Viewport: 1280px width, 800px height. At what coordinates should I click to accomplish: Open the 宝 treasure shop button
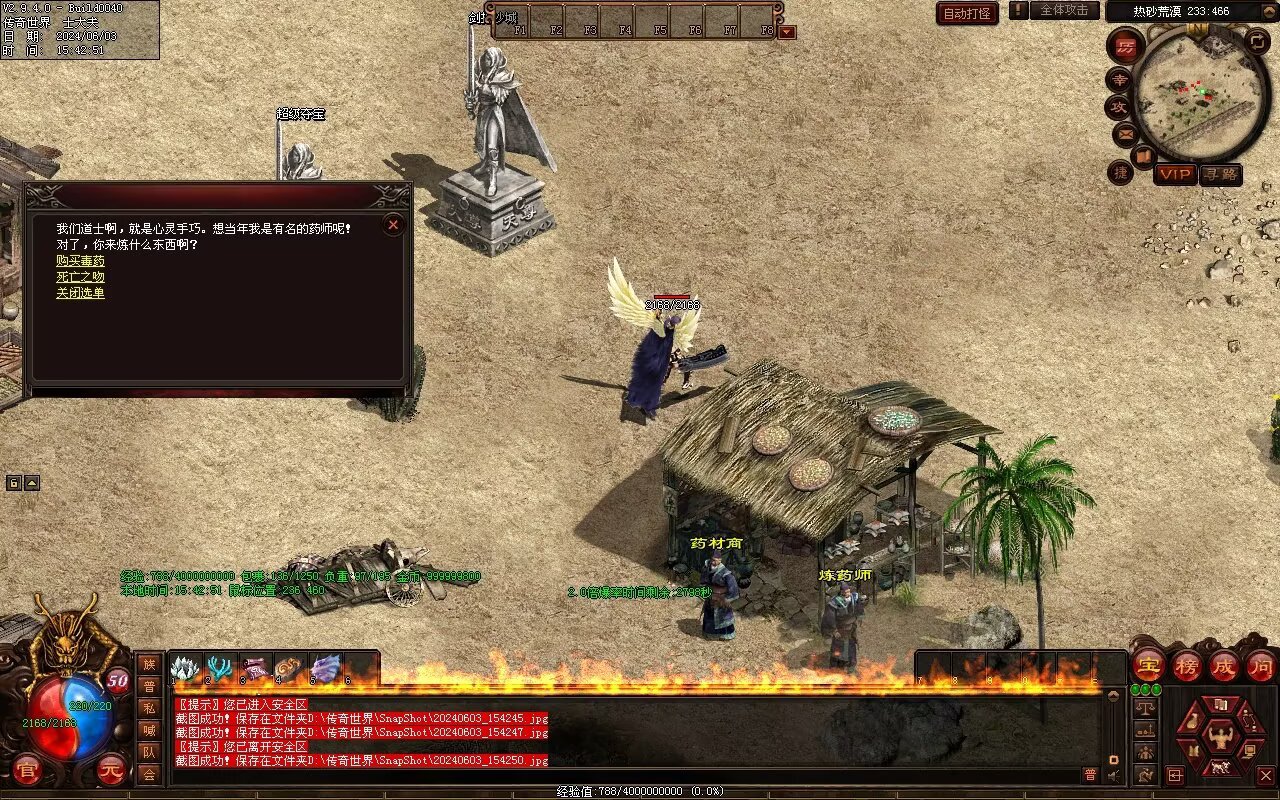tap(1148, 665)
